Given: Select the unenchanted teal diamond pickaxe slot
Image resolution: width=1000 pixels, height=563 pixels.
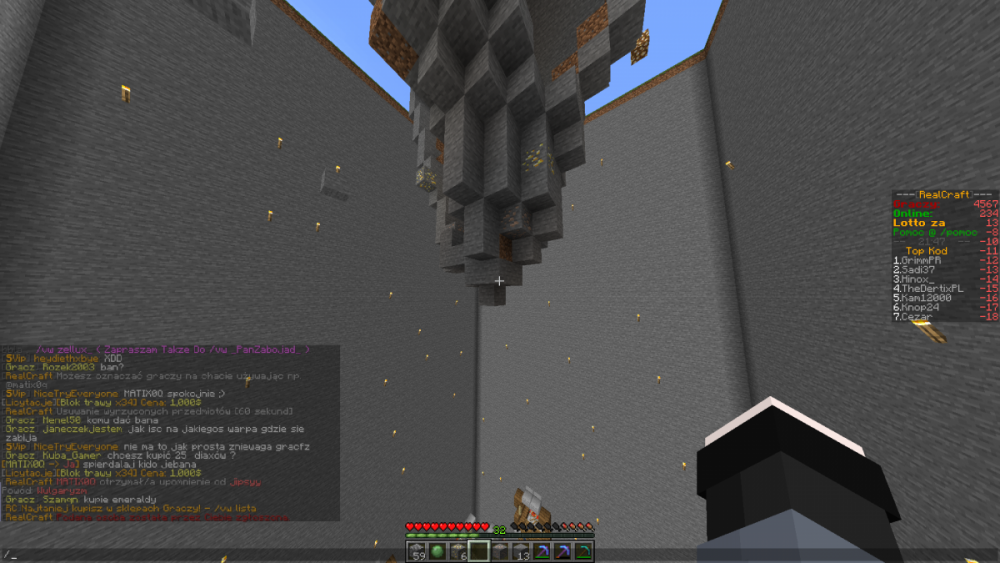Looking at the screenshot, I should (x=582, y=550).
